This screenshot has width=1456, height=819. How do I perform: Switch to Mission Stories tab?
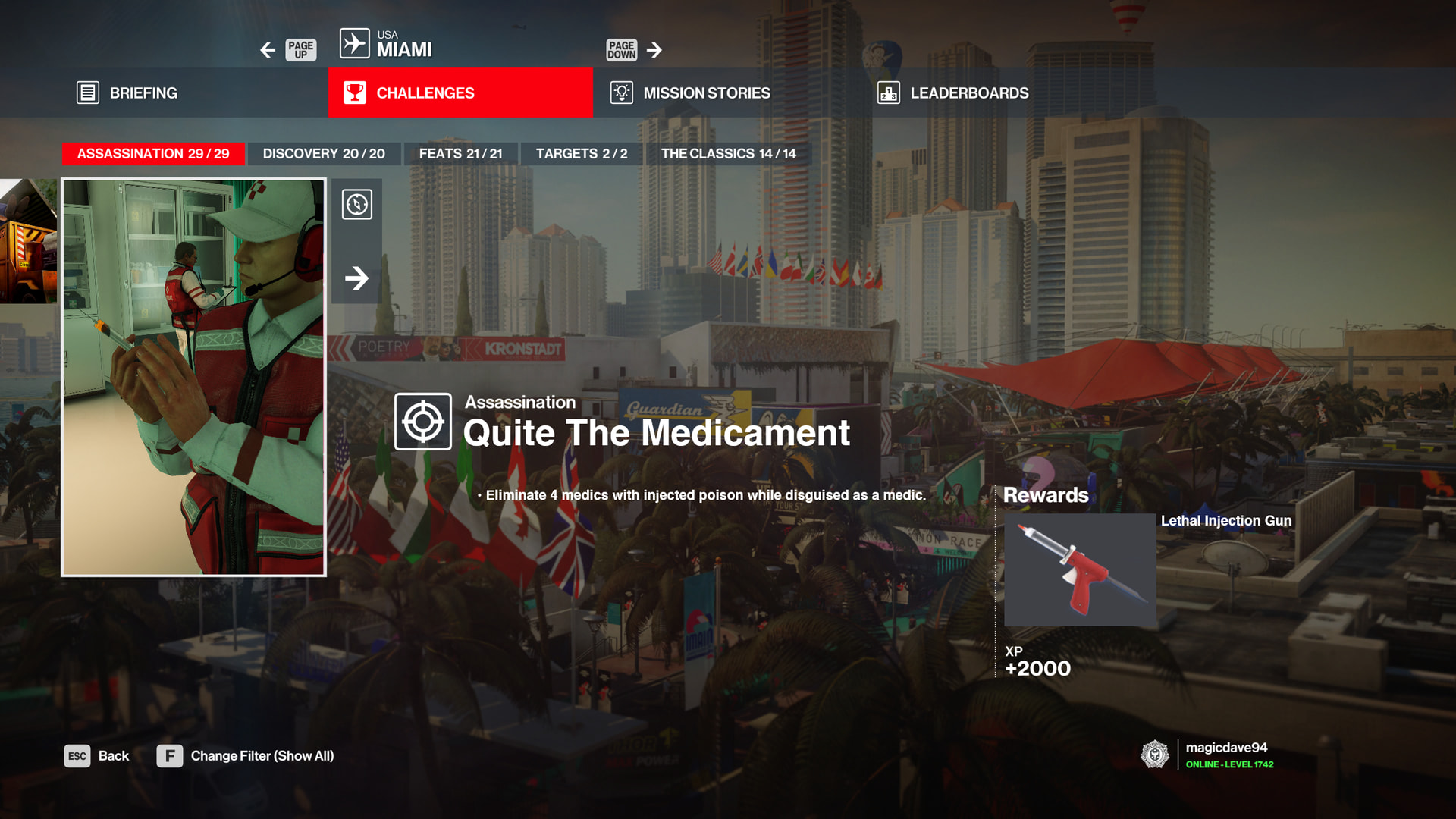pyautogui.click(x=690, y=93)
